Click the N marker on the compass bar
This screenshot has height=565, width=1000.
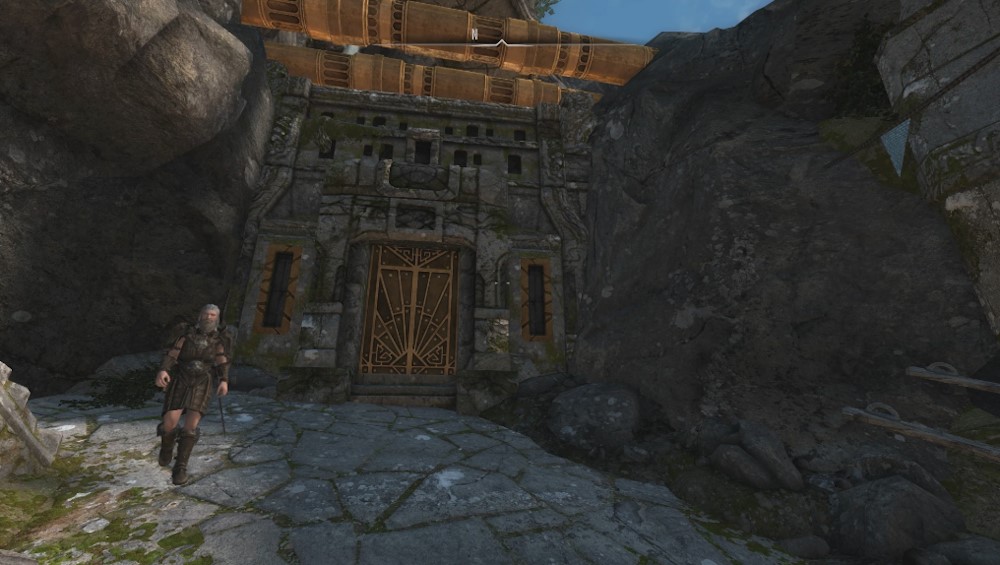[474, 34]
